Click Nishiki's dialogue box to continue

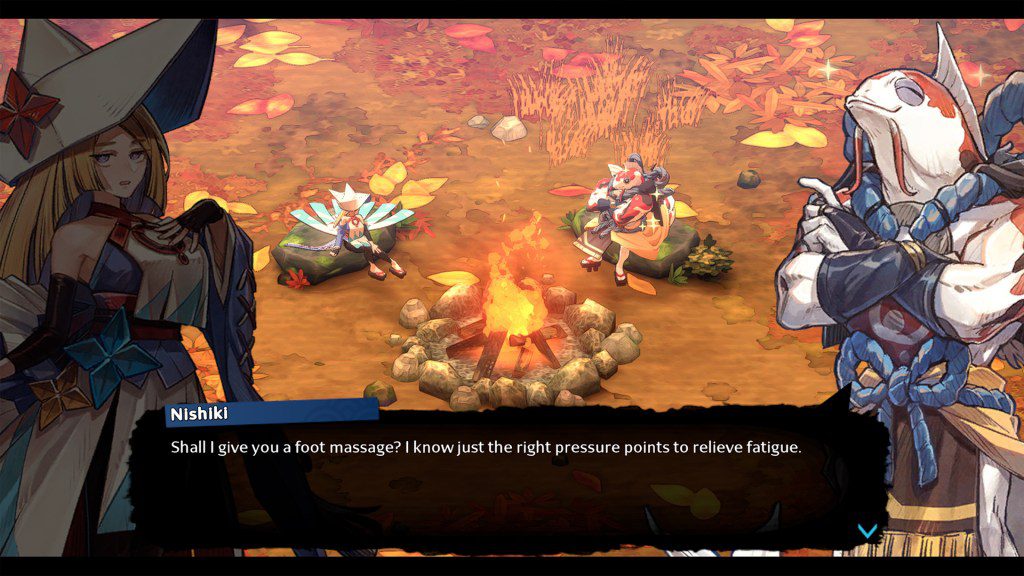510,470
